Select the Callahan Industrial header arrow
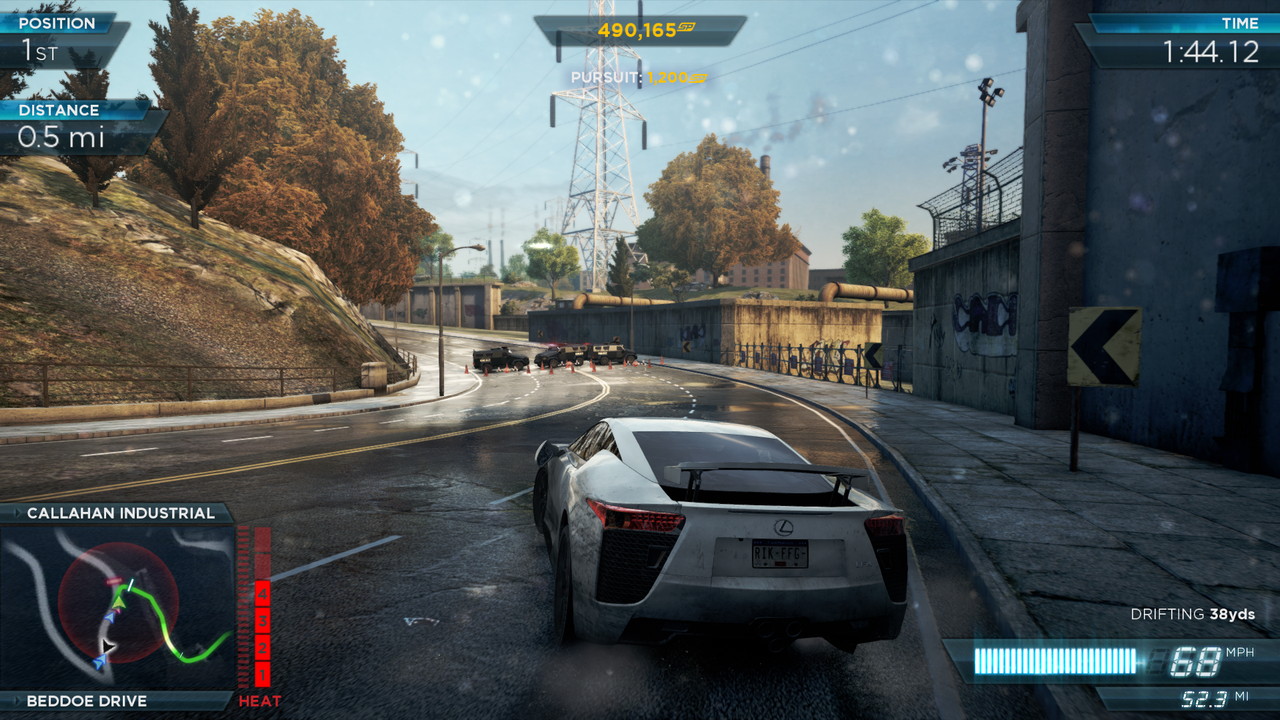 17,513
